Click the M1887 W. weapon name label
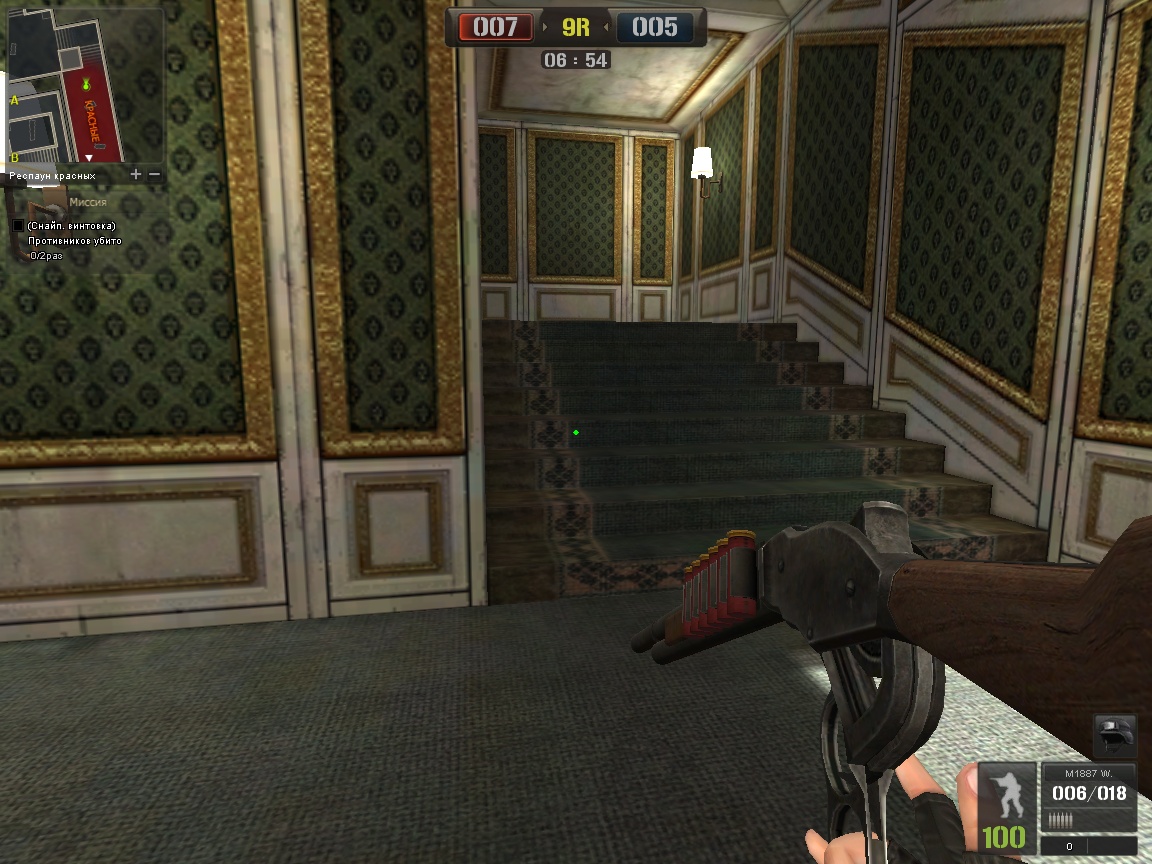Viewport: 1152px width, 864px height. [1088, 773]
